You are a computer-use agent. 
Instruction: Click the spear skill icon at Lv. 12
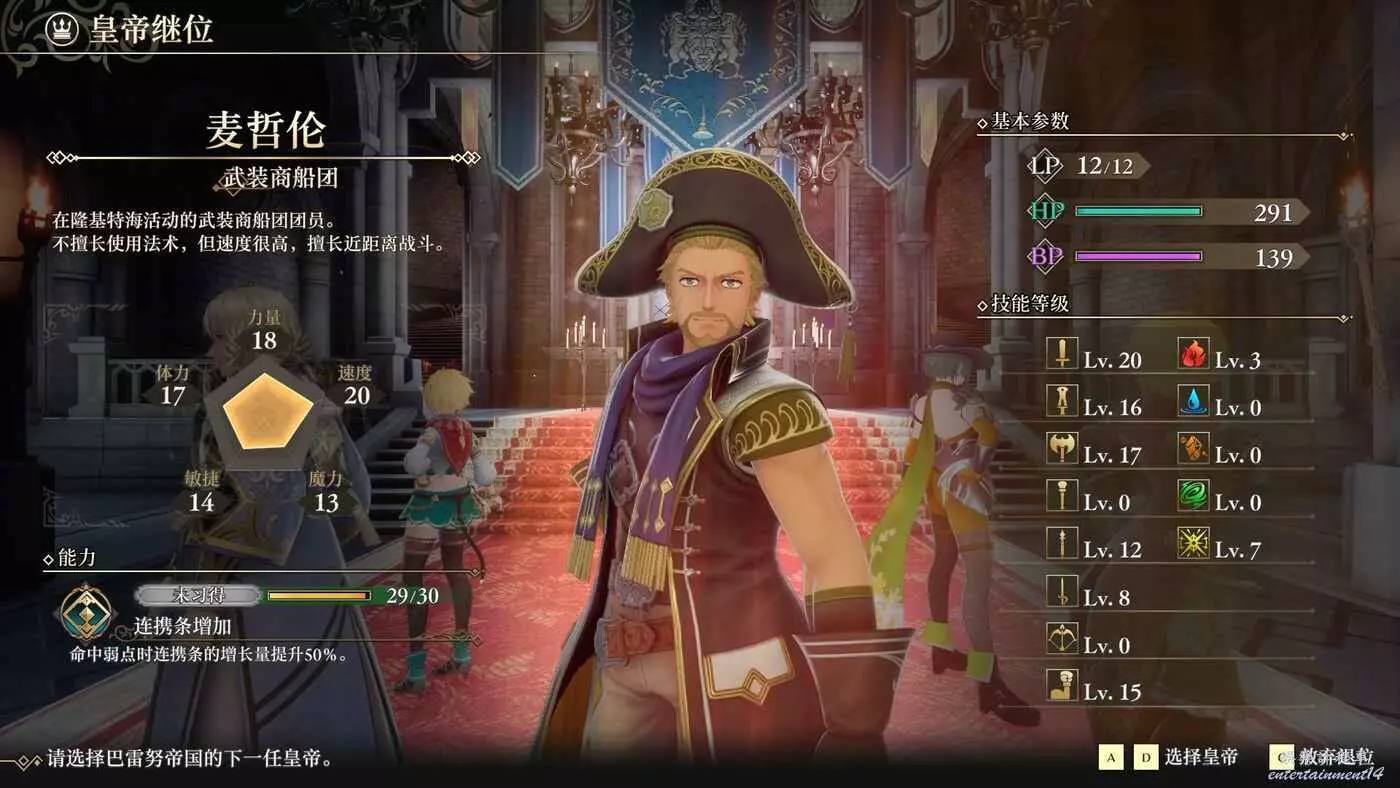coord(1061,543)
